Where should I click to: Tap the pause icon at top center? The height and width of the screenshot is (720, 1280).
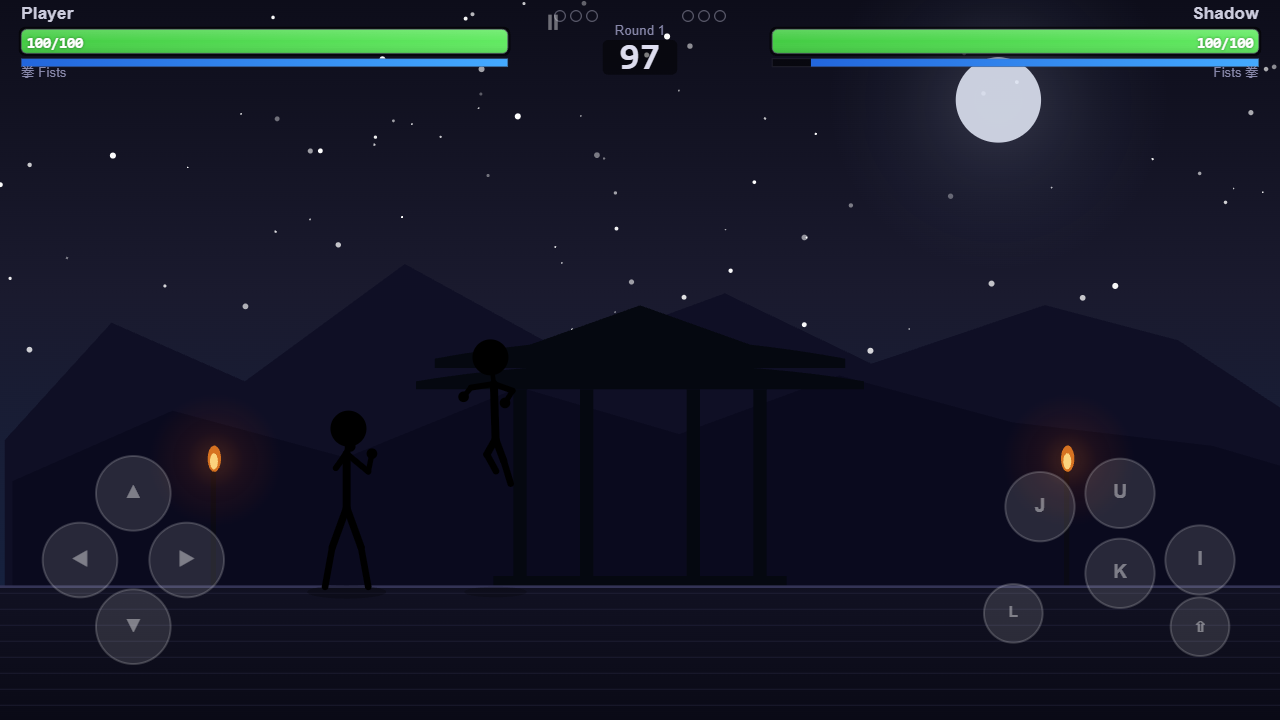tap(553, 22)
